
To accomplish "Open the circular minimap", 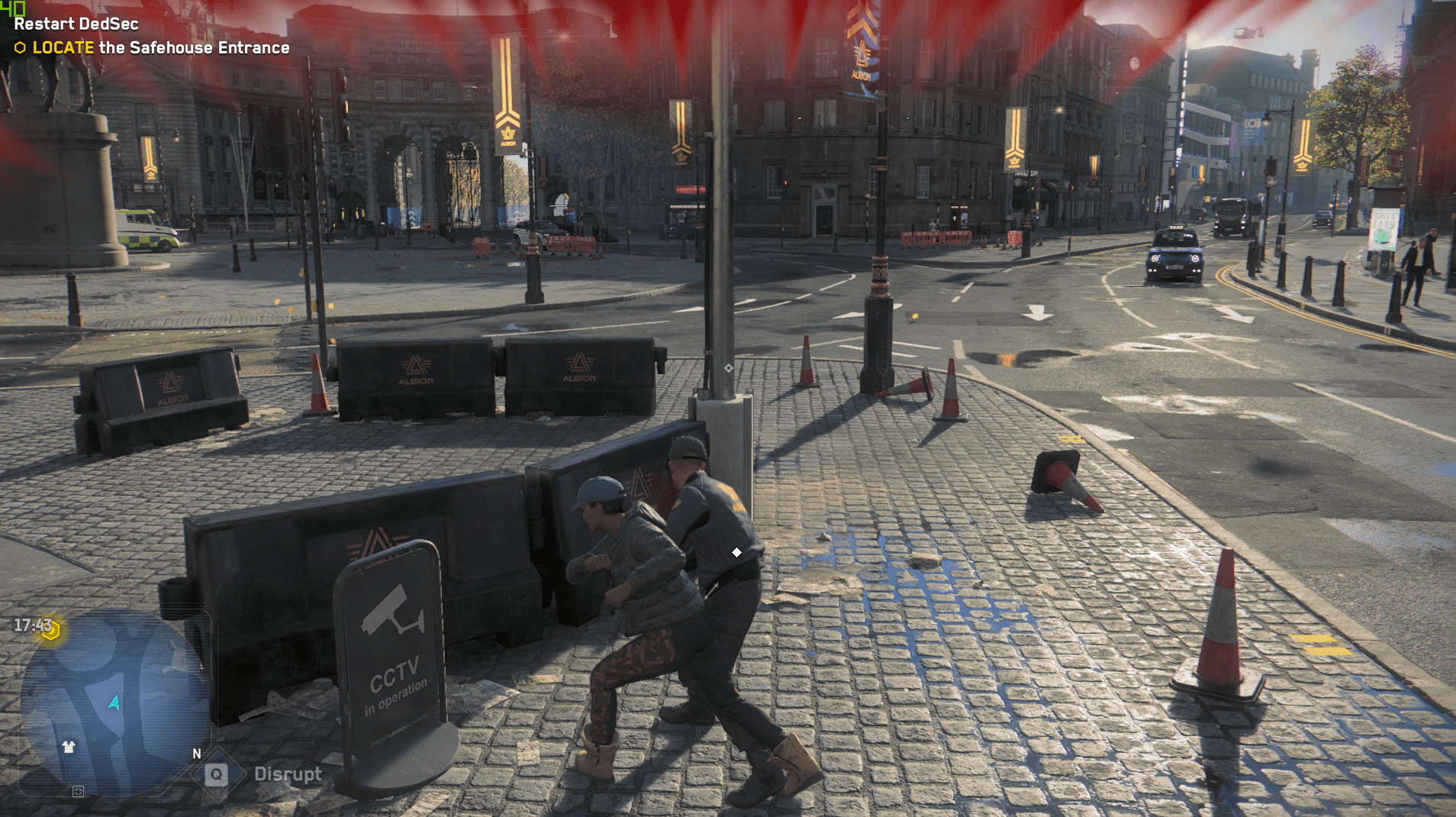I will 114,702.
